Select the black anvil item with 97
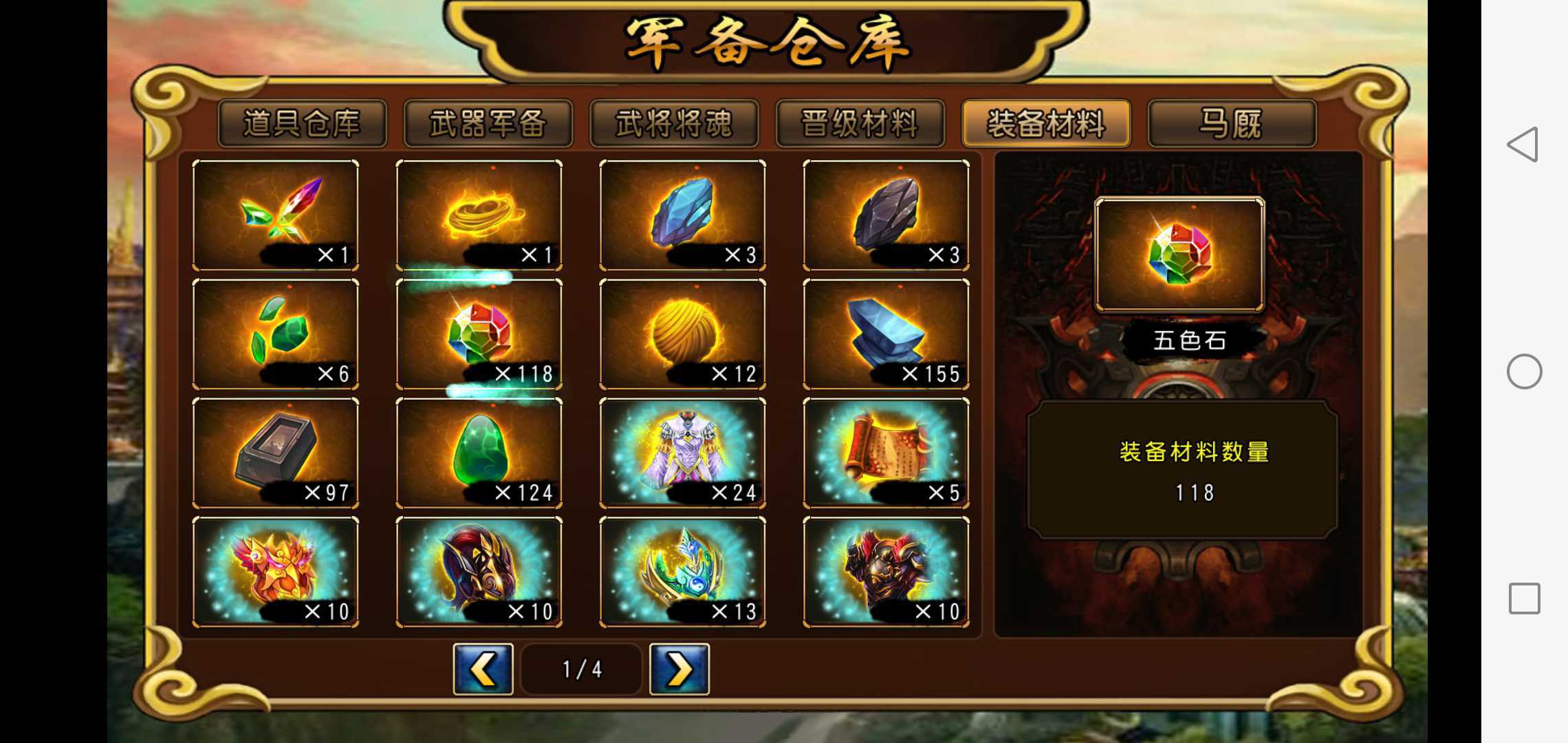The width and height of the screenshot is (1568, 743). click(276, 454)
